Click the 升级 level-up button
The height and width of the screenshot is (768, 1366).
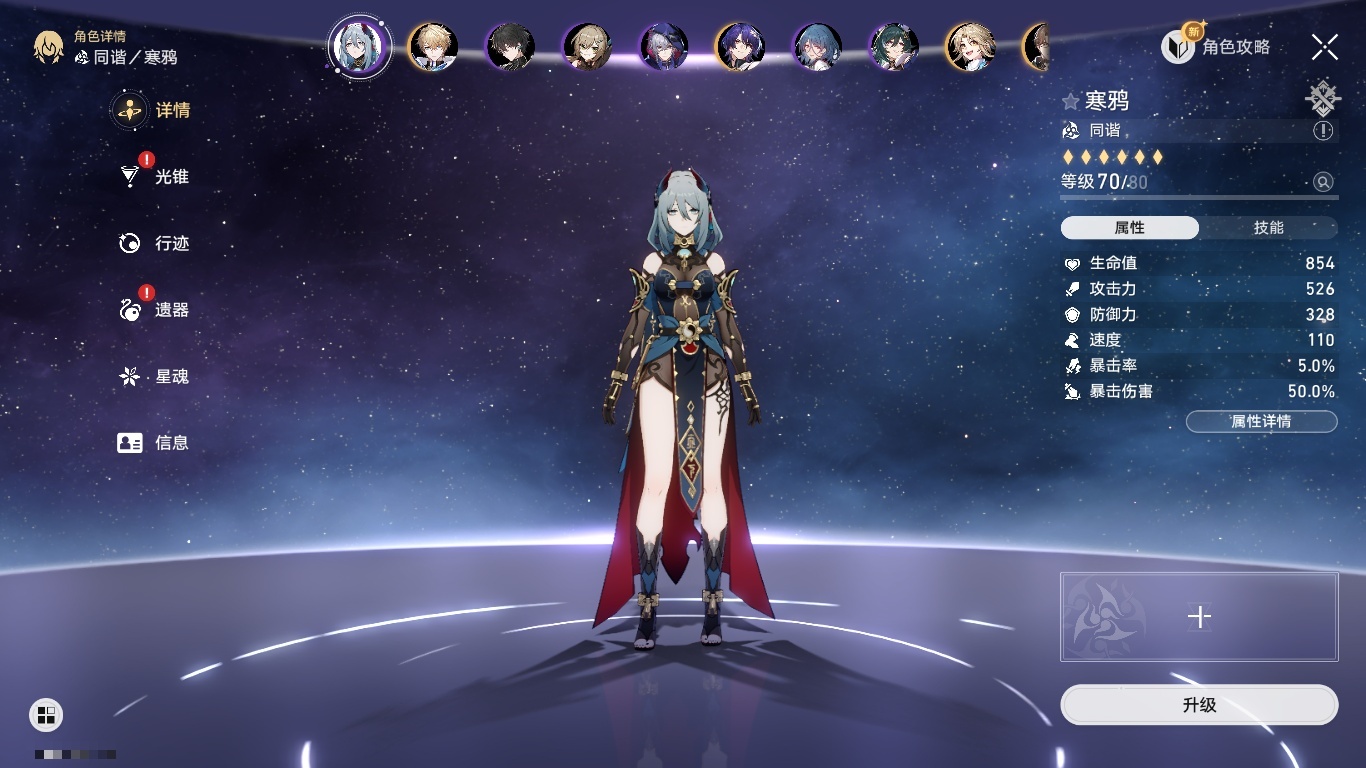coord(1199,705)
